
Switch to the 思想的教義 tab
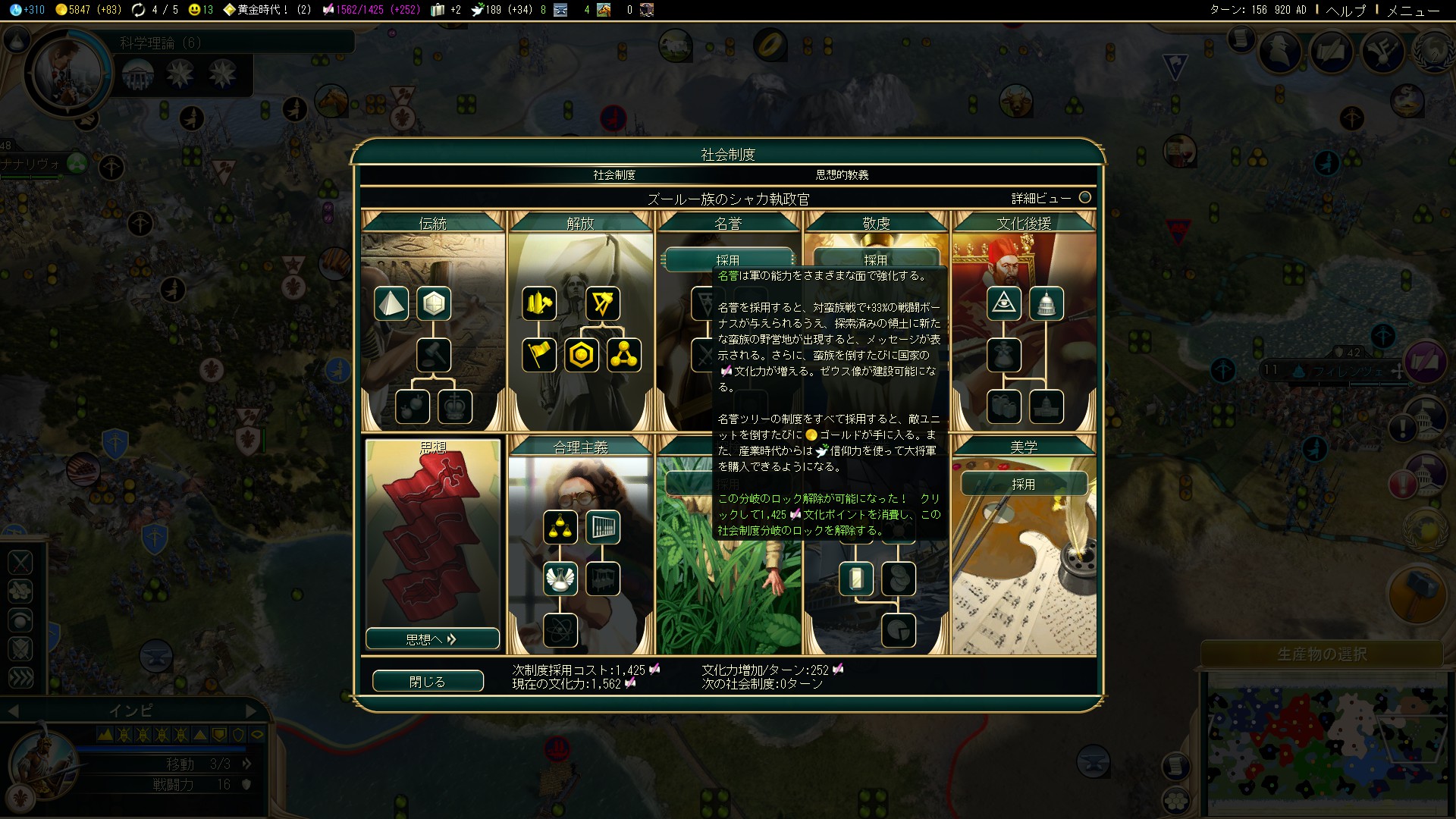click(842, 175)
